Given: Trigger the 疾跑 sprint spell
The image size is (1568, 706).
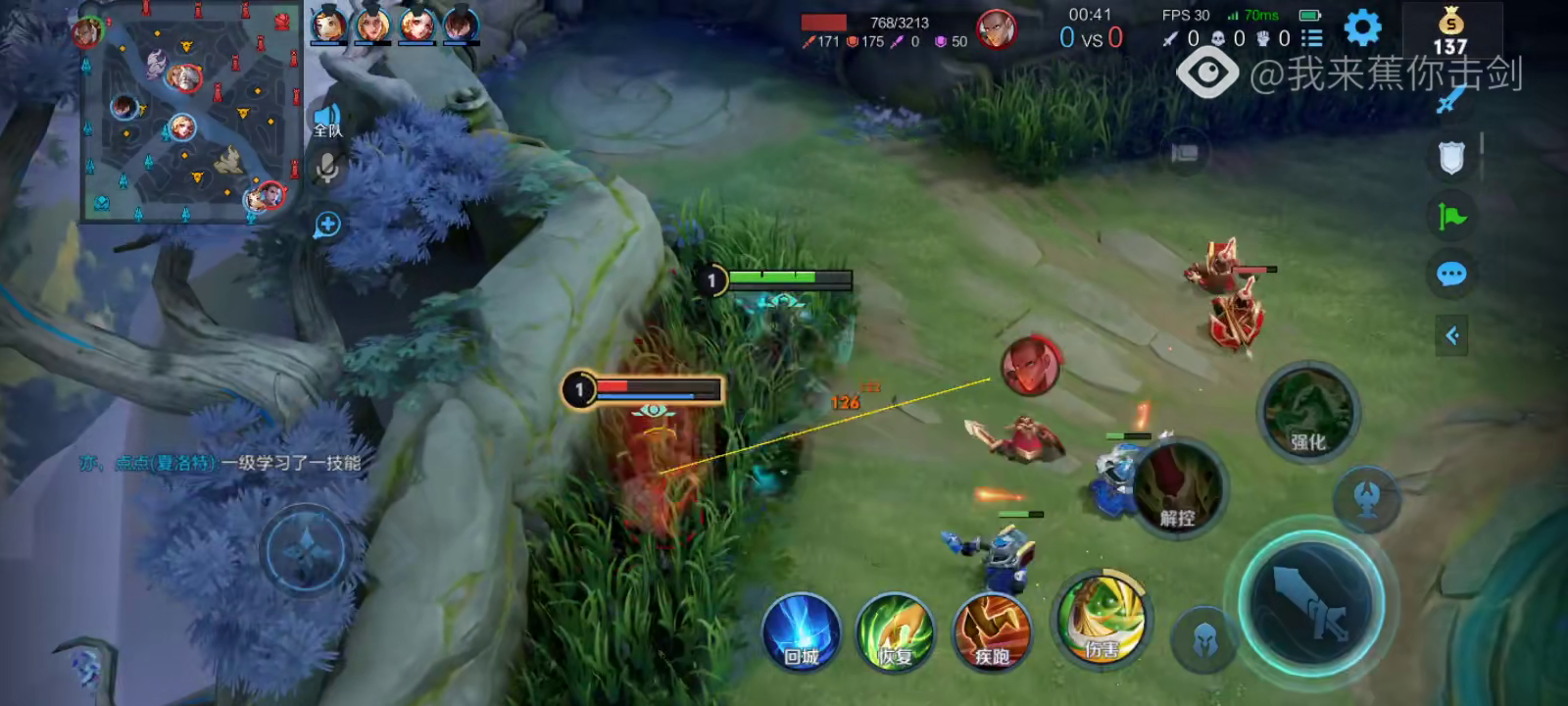Looking at the screenshot, I should pyautogui.click(x=992, y=632).
